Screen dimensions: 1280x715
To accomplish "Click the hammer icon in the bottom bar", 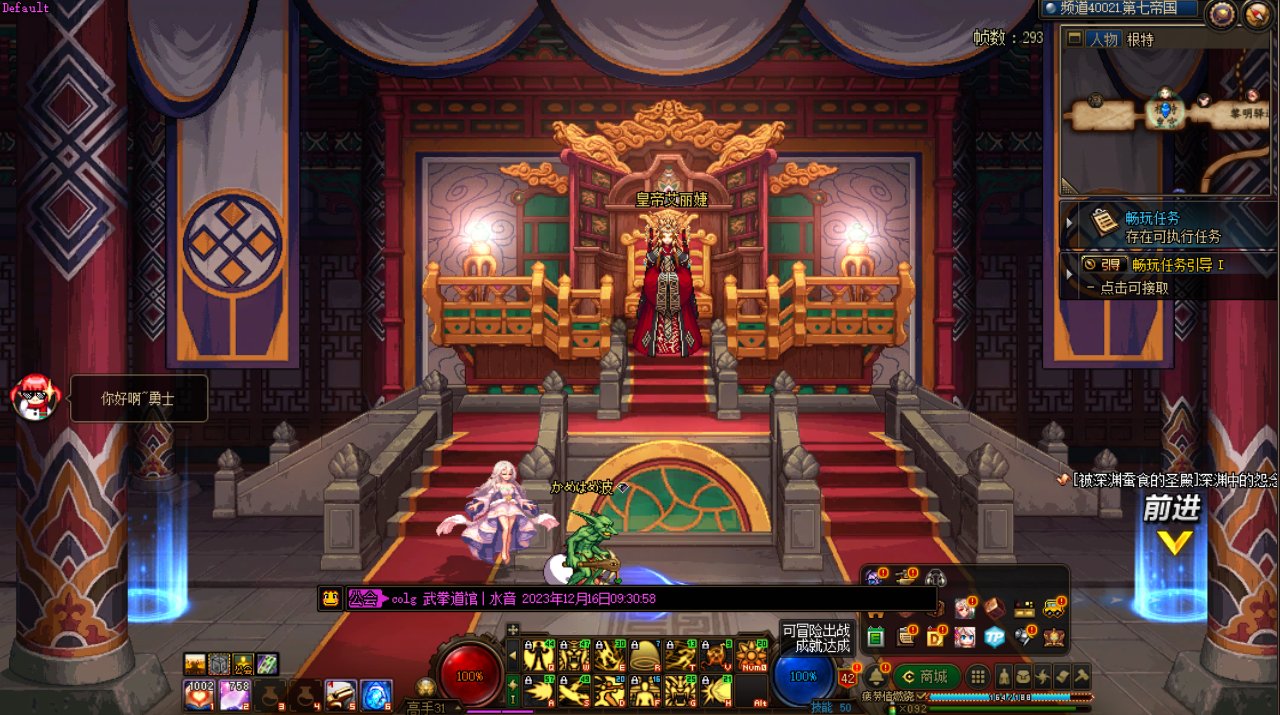I will pos(1081,676).
